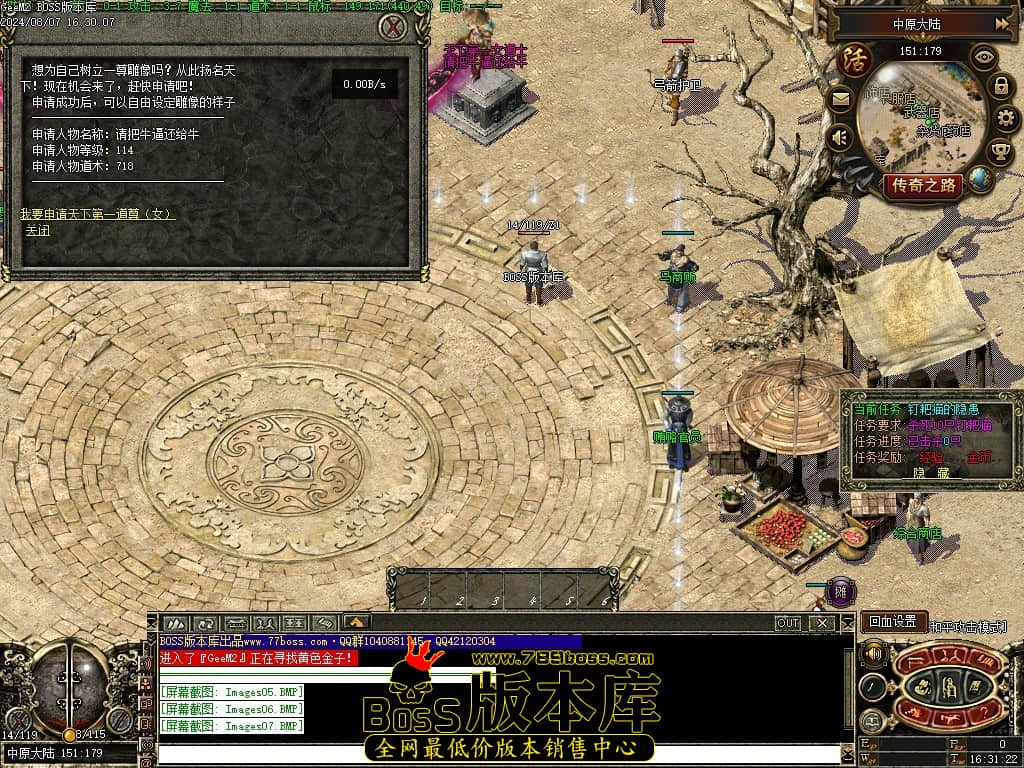
Task: Open the world map globe icon
Action: coord(981,179)
